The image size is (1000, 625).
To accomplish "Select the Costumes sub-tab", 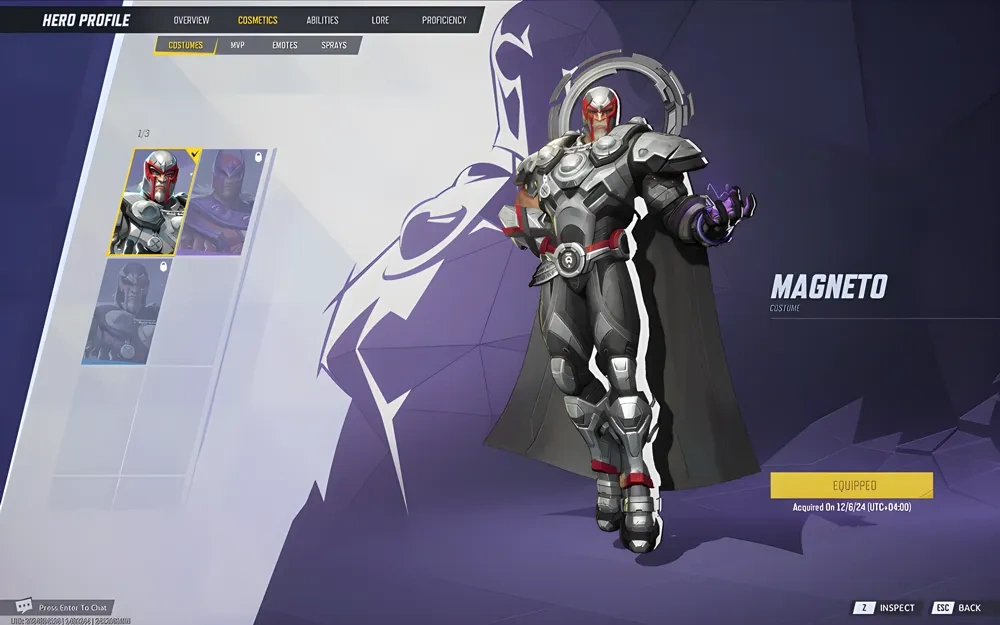I will (186, 45).
